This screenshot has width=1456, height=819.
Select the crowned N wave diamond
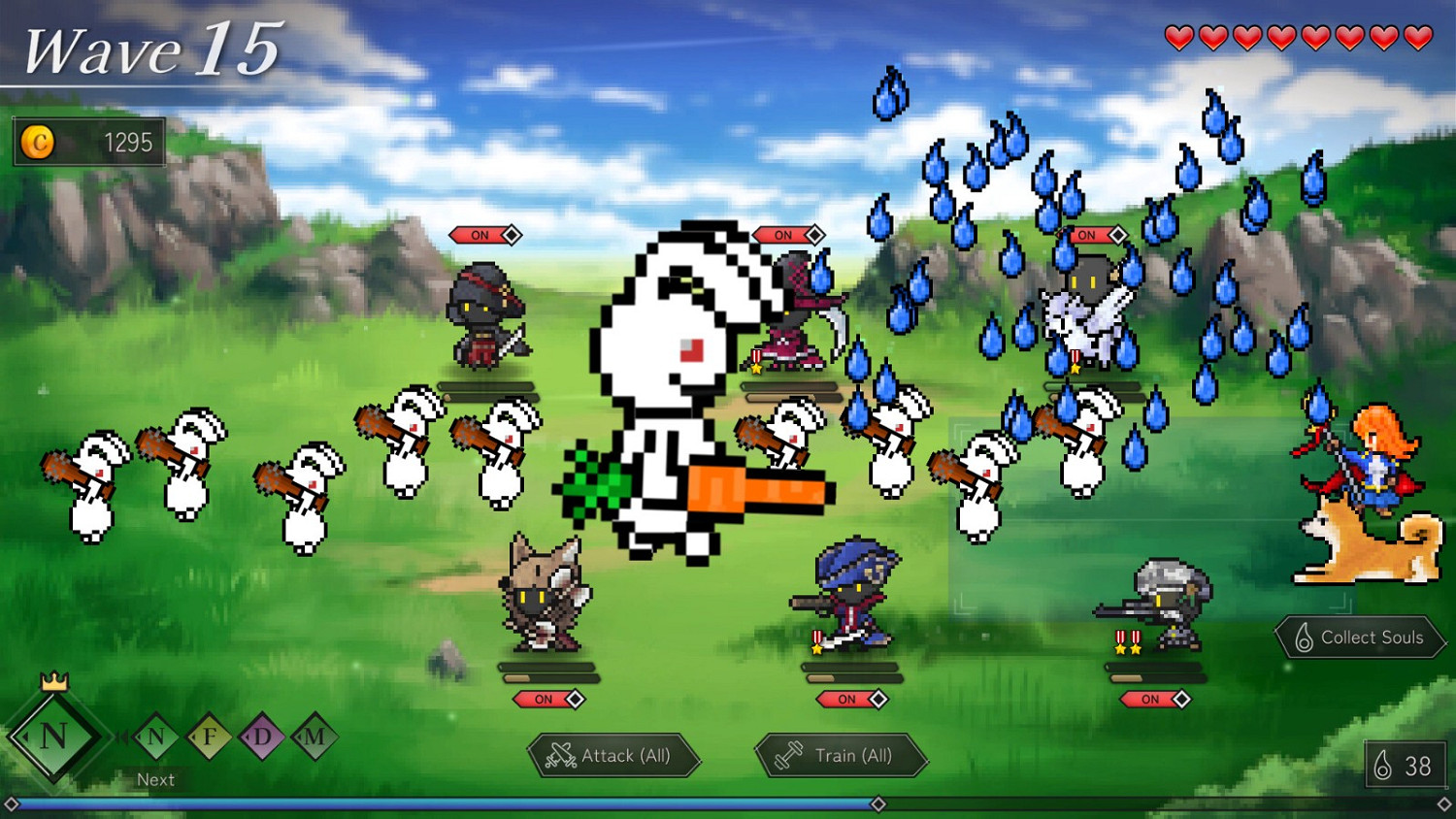[55, 735]
